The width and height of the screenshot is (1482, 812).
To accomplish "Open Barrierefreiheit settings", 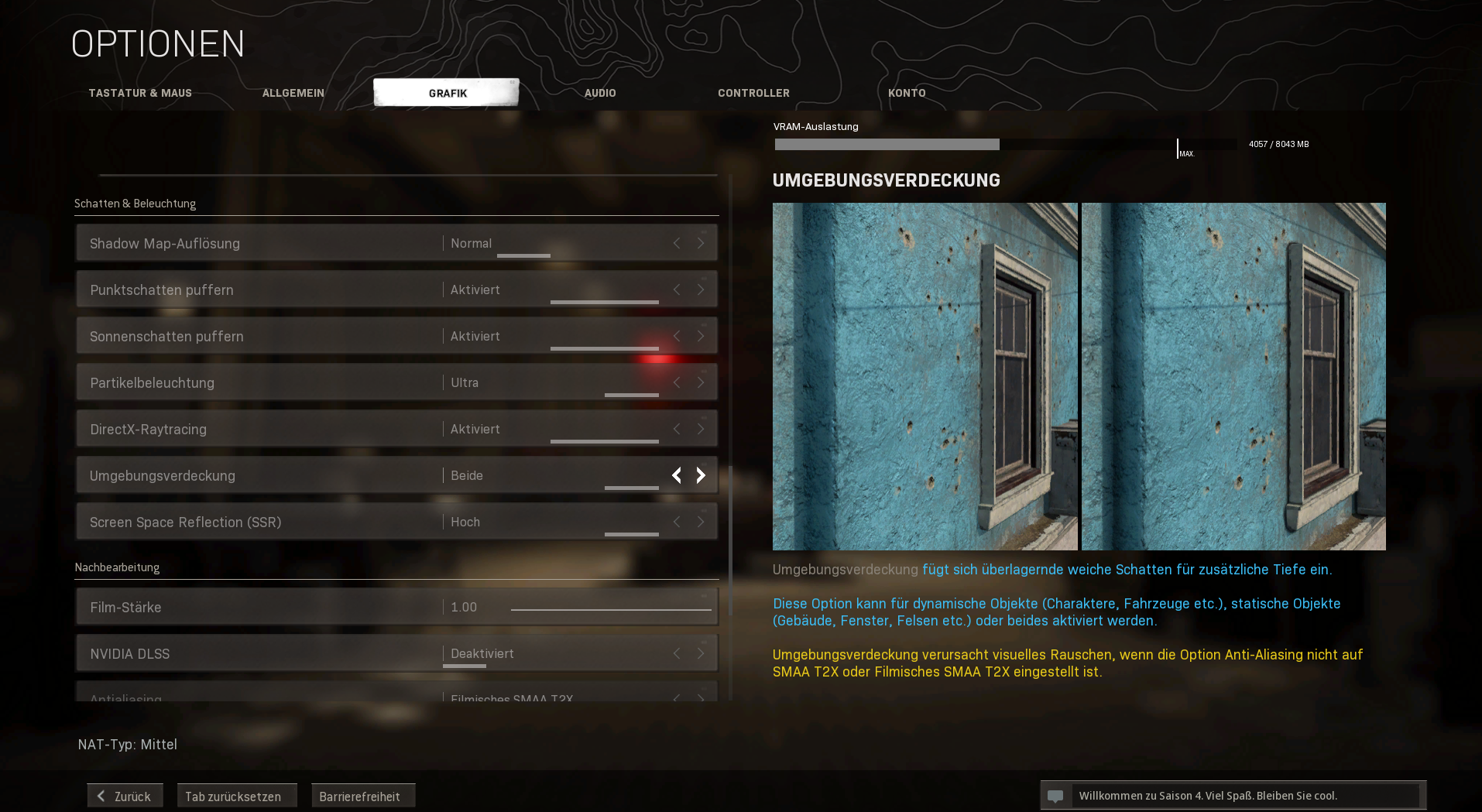I will pyautogui.click(x=362, y=795).
